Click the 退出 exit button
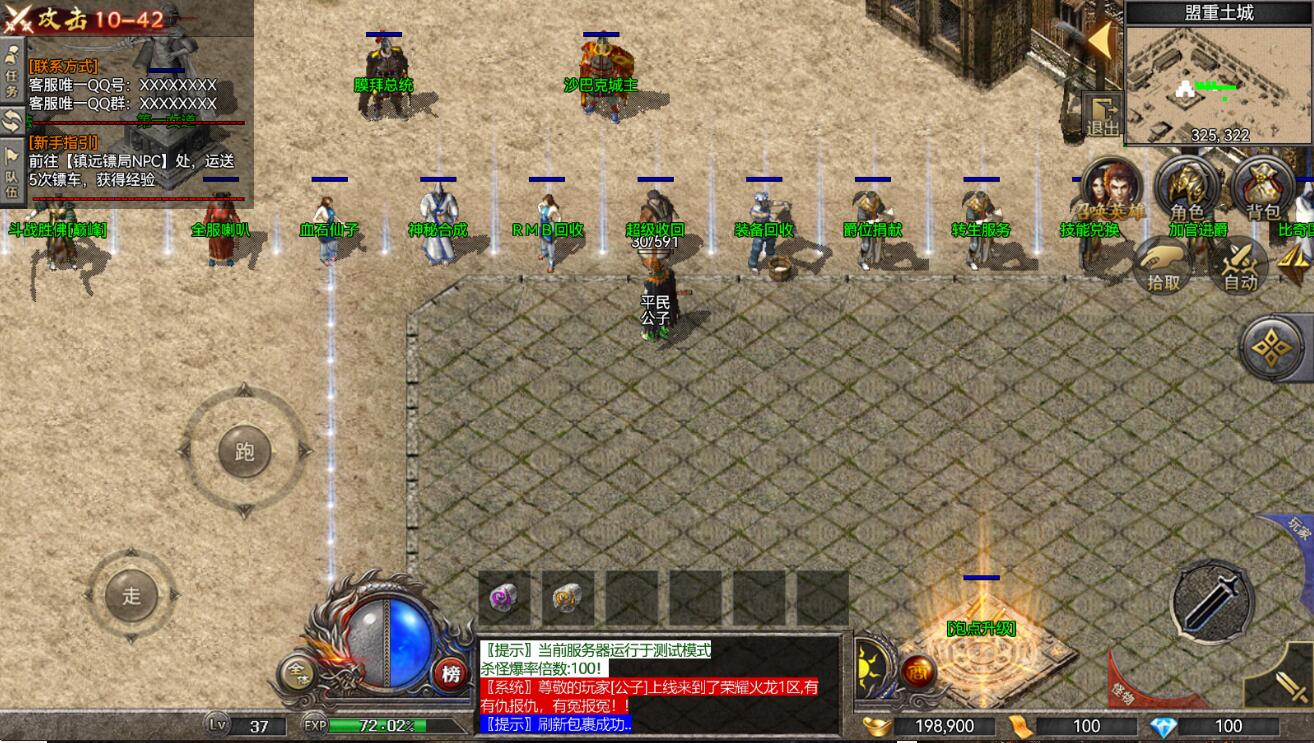The width and height of the screenshot is (1314, 743). click(1103, 116)
